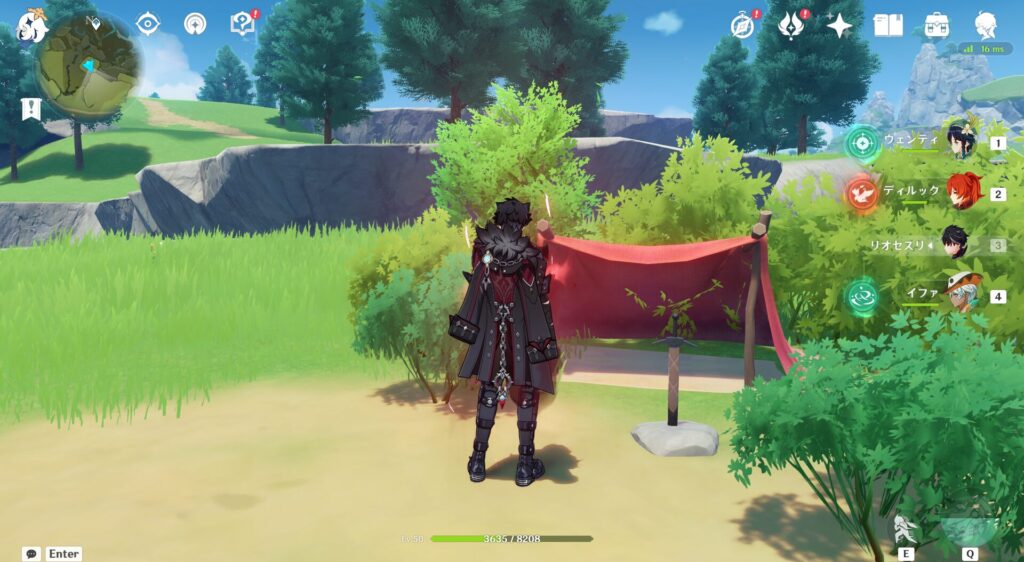Select active character リオセスリ in party list
The image size is (1024, 562).
coord(955,244)
